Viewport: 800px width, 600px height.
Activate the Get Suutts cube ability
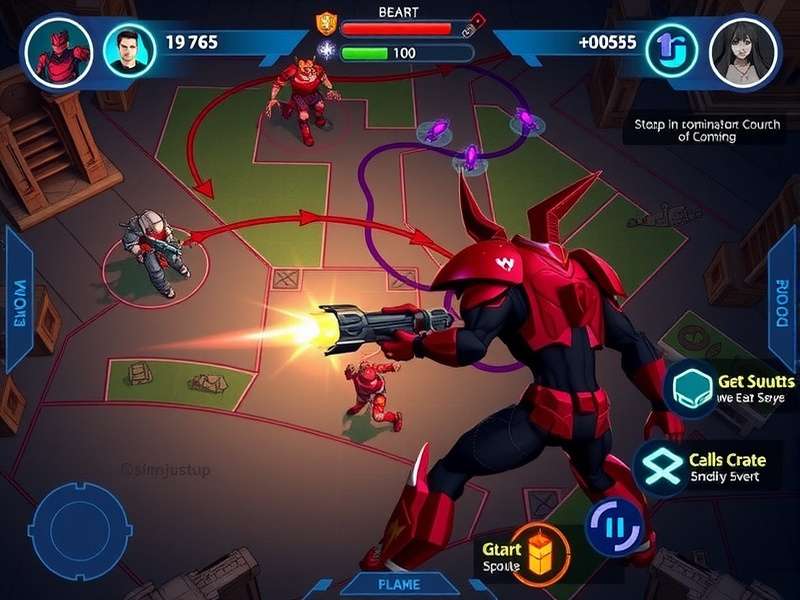(689, 389)
